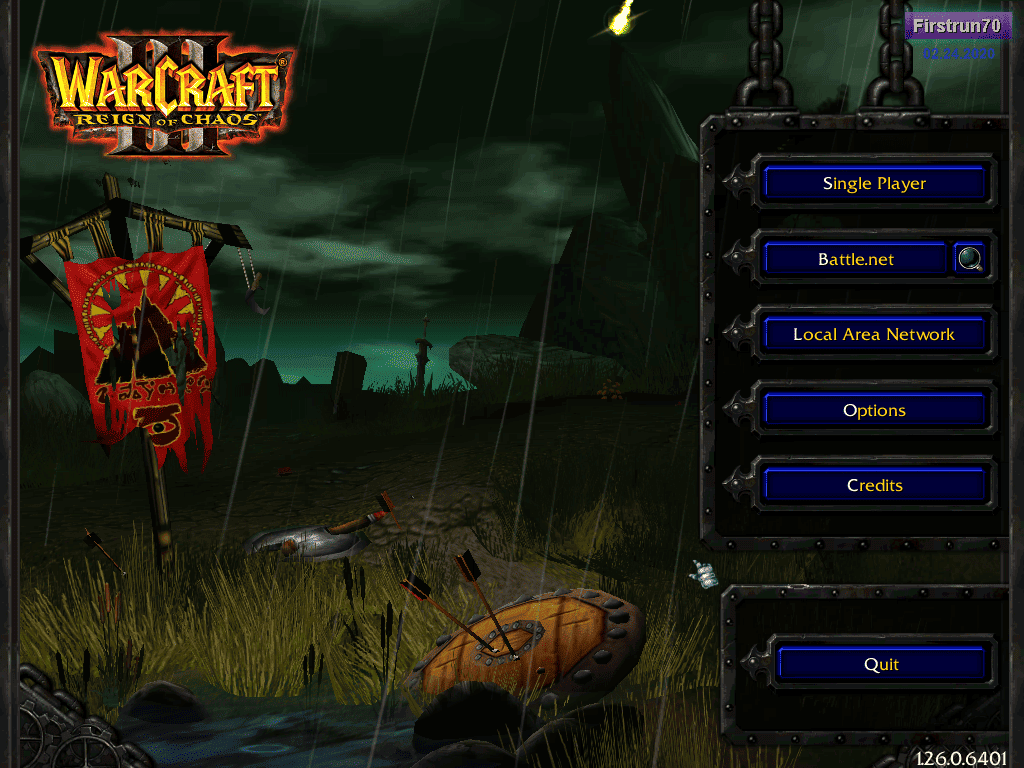
Task: Connect to Battle.net
Action: coord(855,259)
